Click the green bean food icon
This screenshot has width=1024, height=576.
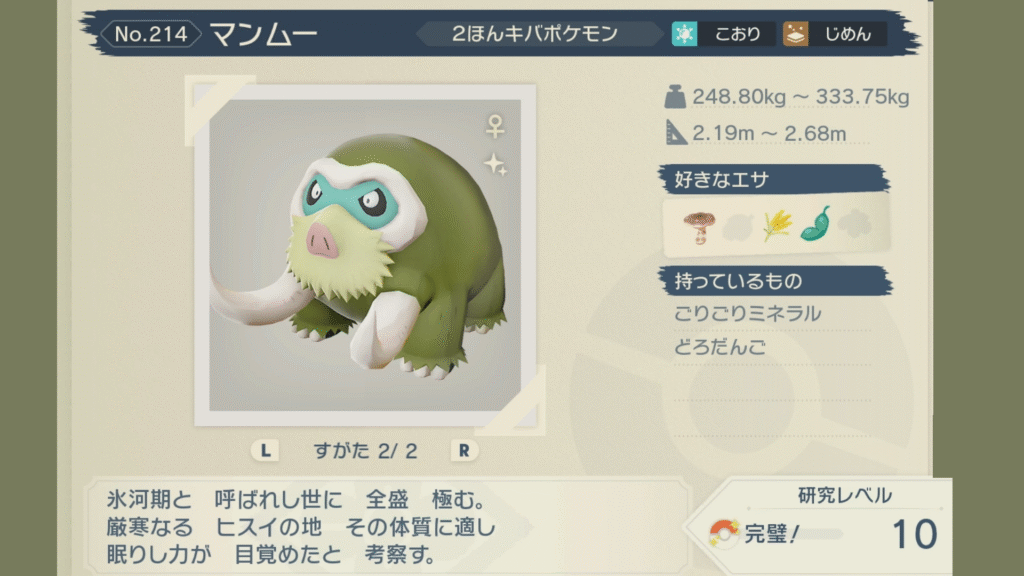tap(816, 224)
